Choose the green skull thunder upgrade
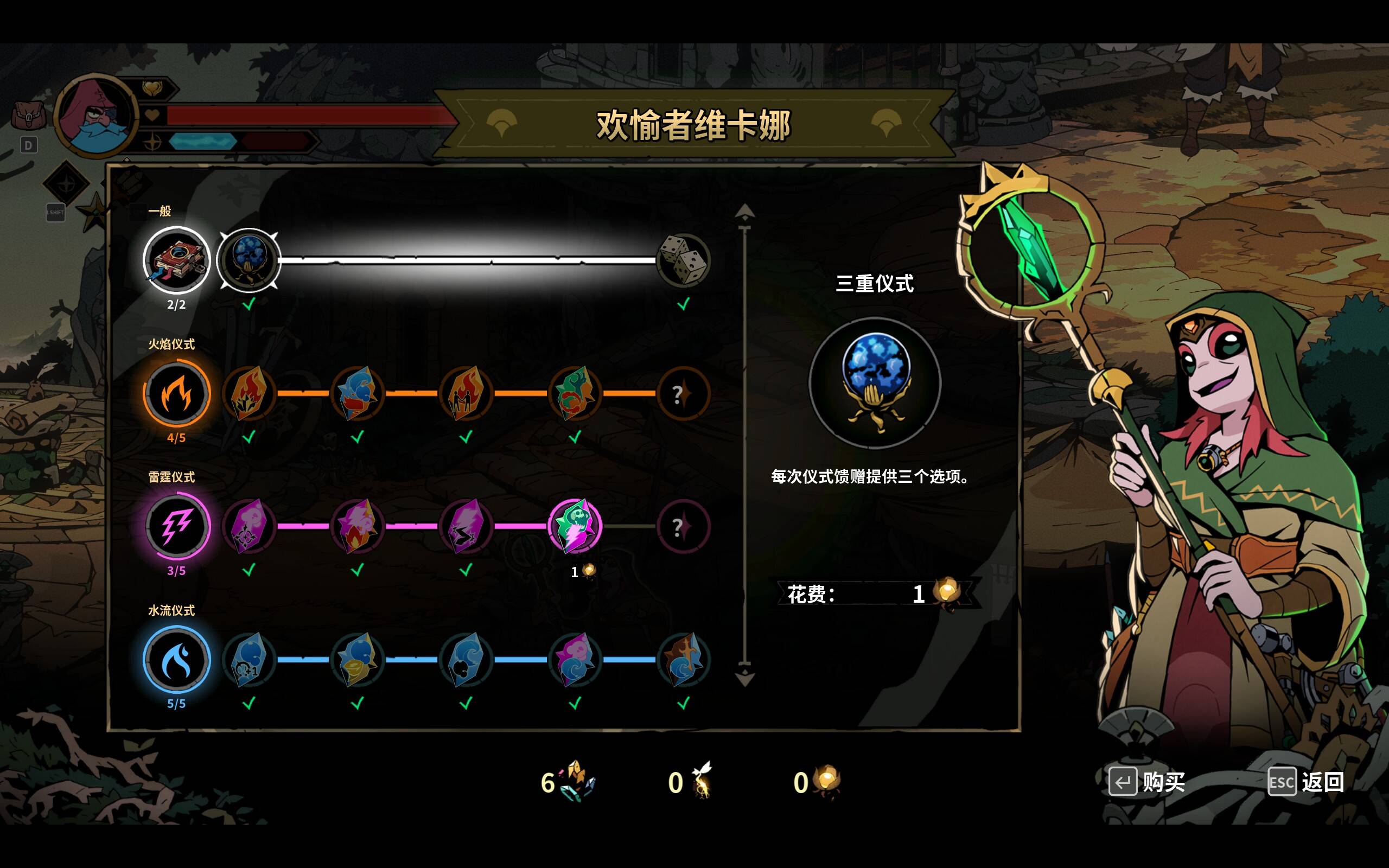 [x=575, y=526]
